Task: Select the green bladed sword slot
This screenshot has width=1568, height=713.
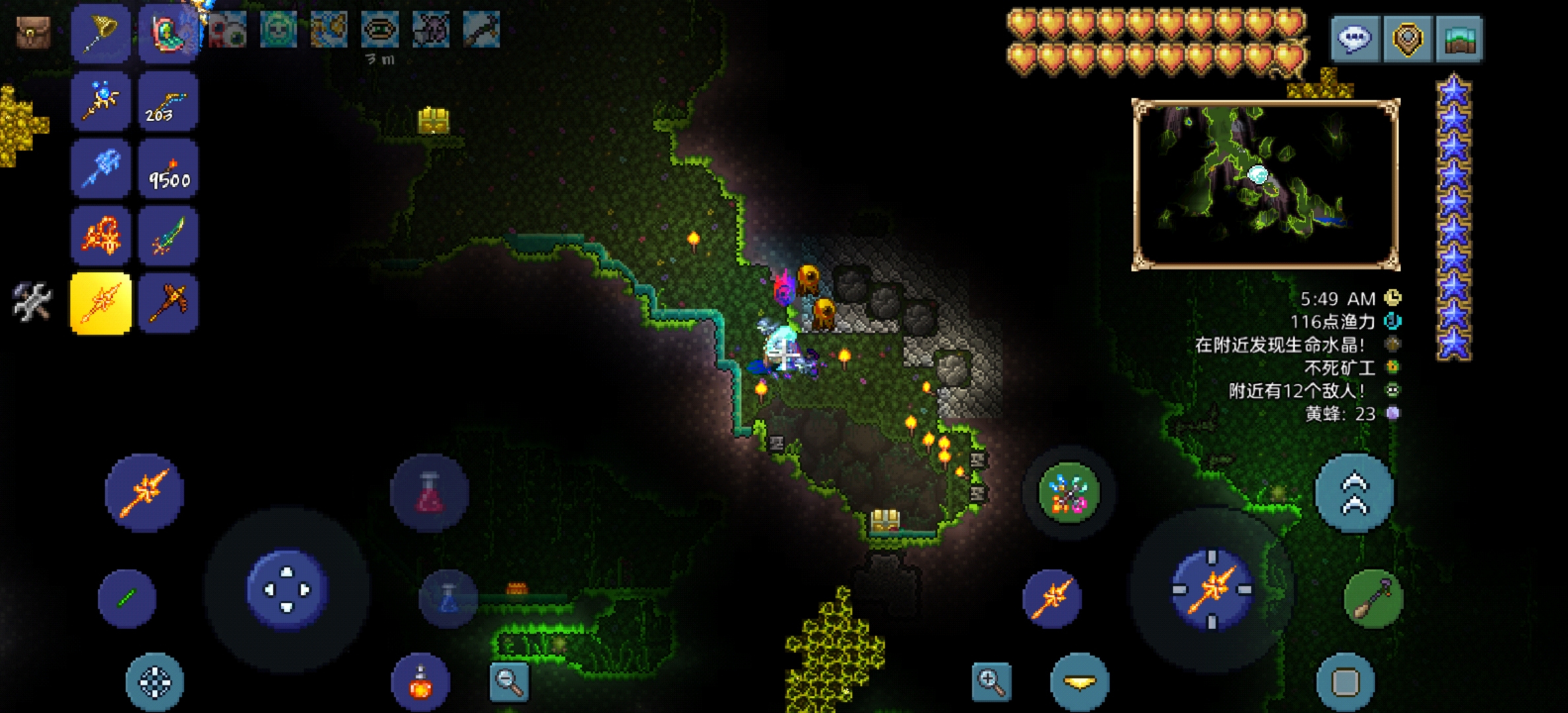Action: click(168, 236)
